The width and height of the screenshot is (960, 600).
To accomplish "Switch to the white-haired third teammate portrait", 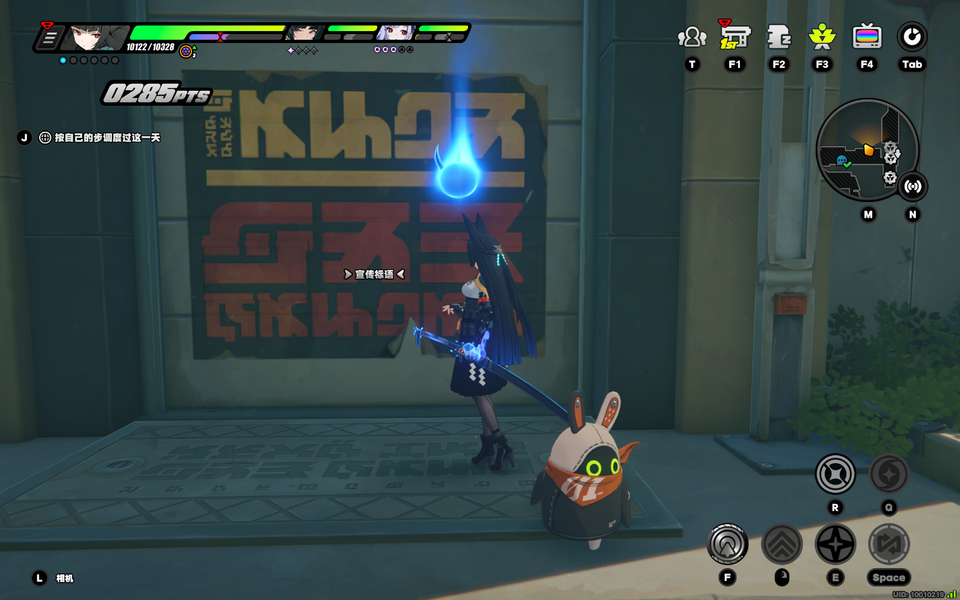I will 395,33.
